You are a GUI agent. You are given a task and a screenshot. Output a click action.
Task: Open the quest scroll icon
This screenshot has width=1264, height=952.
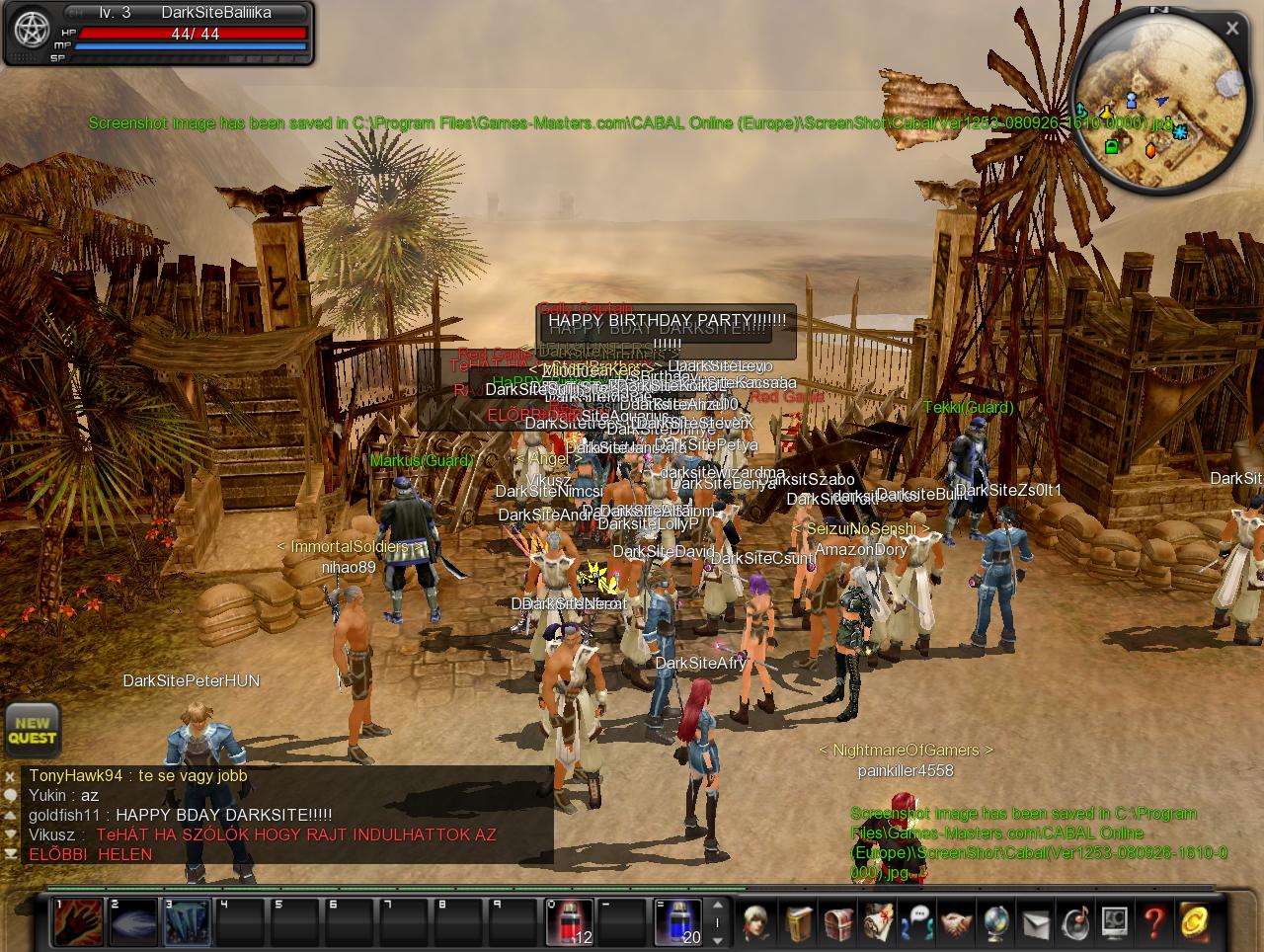click(x=878, y=922)
